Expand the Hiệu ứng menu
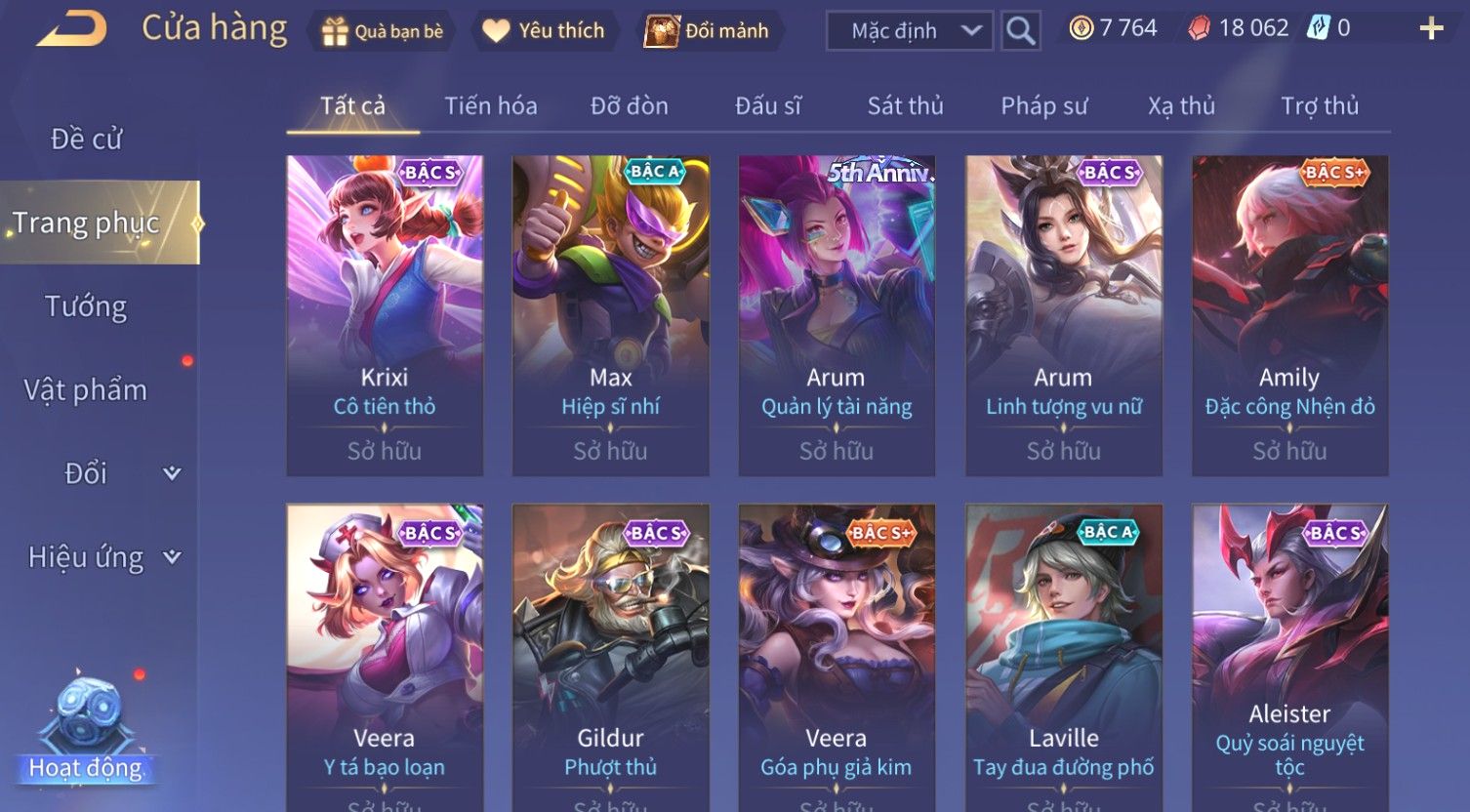The height and width of the screenshot is (812, 1470). (x=102, y=557)
